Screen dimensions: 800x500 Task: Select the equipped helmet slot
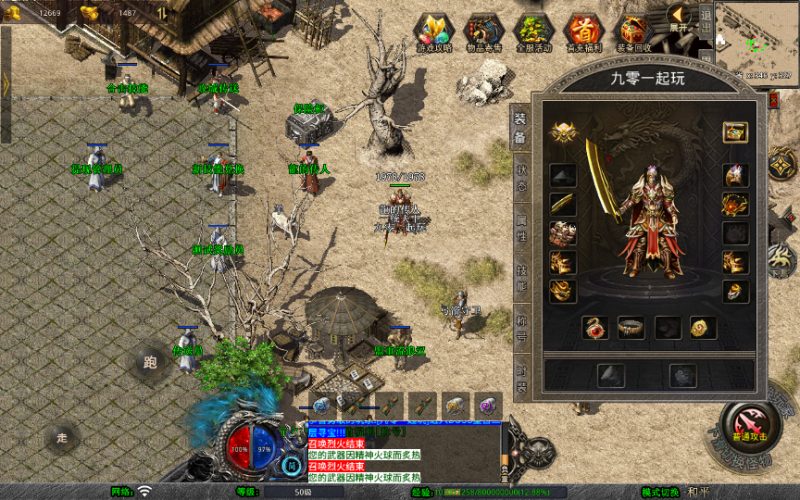click(x=736, y=175)
